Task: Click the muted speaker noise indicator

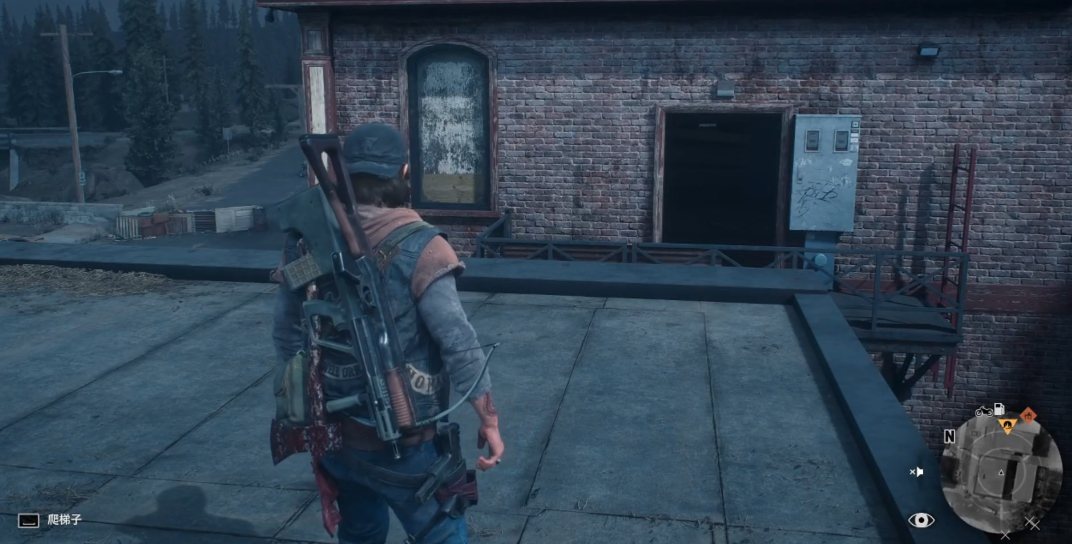Action: tap(916, 472)
